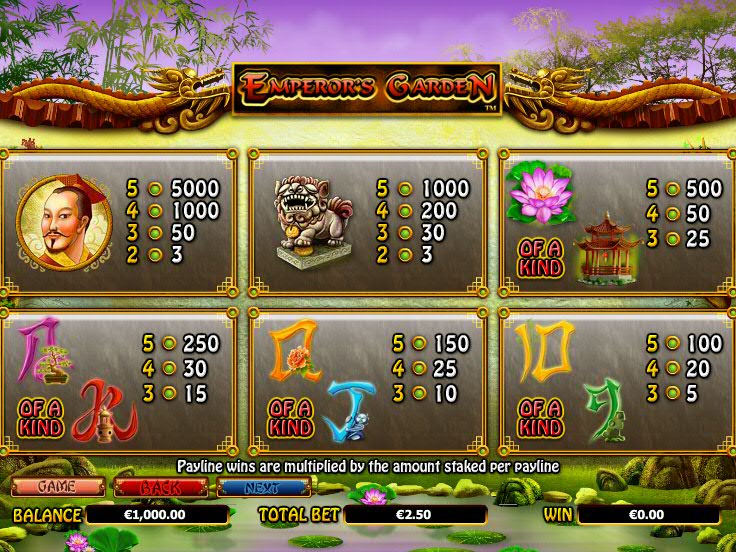This screenshot has height=552, width=736.
Task: Return to the game with GAME button
Action: pos(58,487)
